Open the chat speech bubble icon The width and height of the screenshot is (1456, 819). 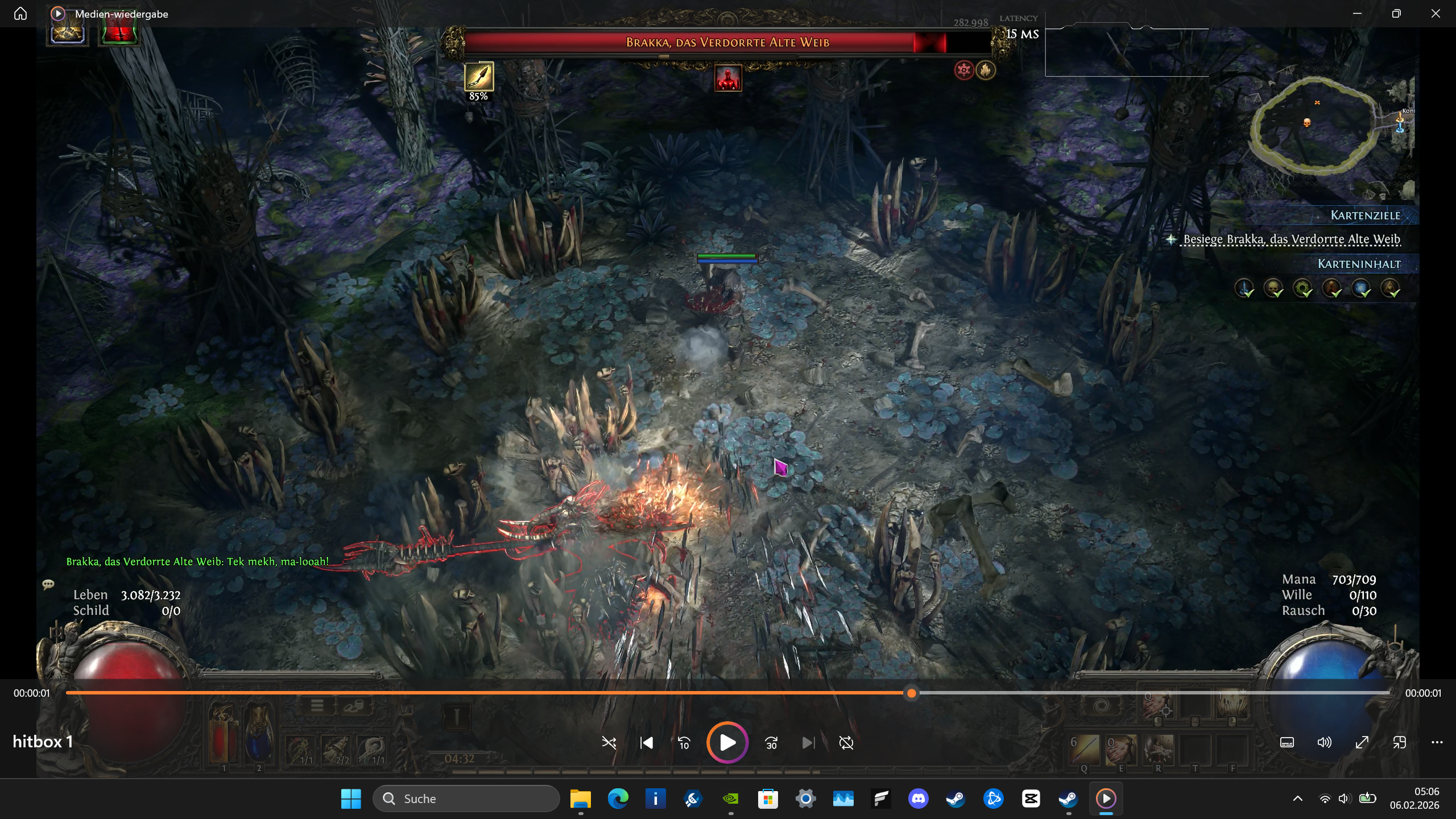pos(48,584)
